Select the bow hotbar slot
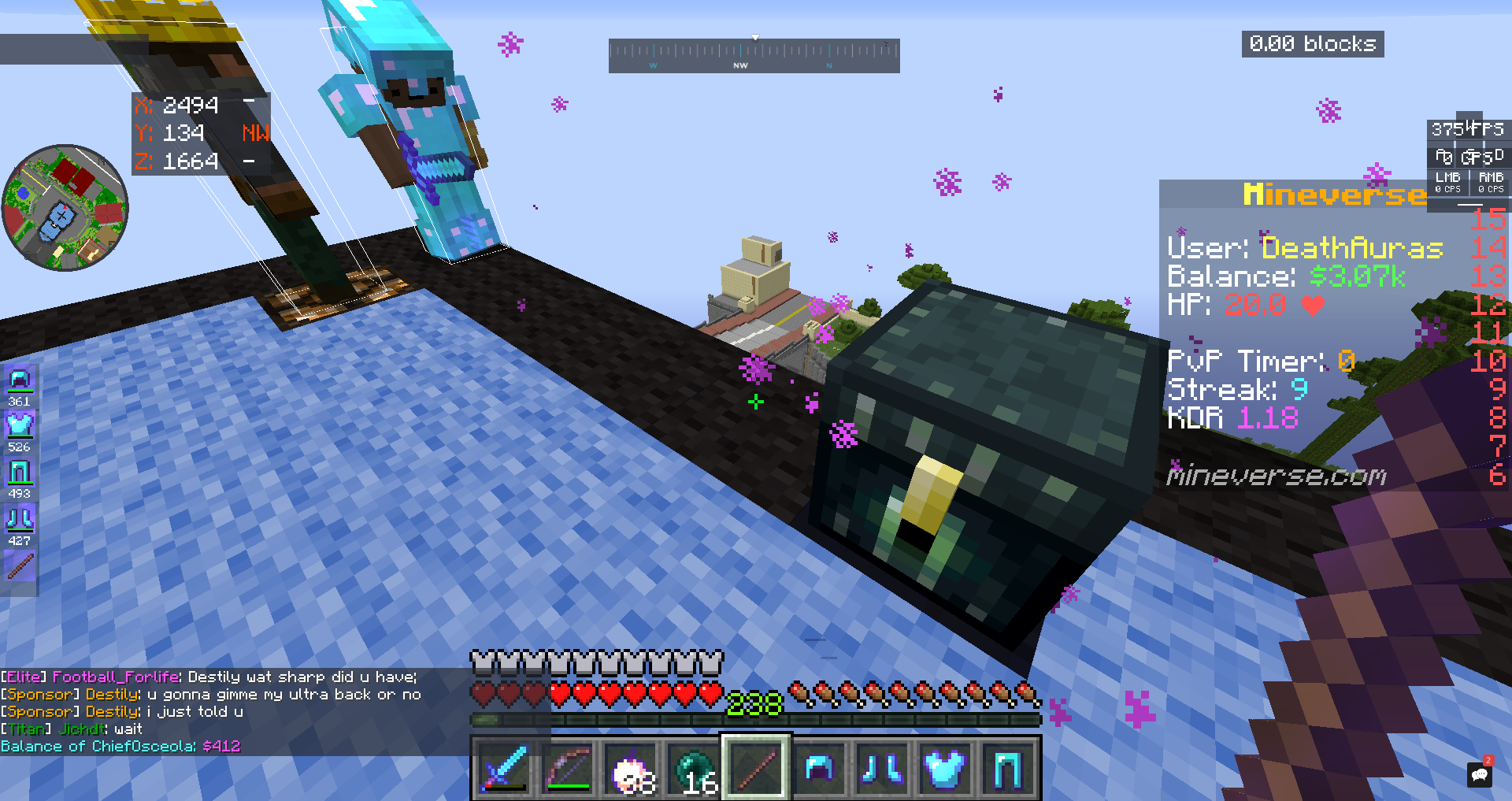 click(x=567, y=768)
